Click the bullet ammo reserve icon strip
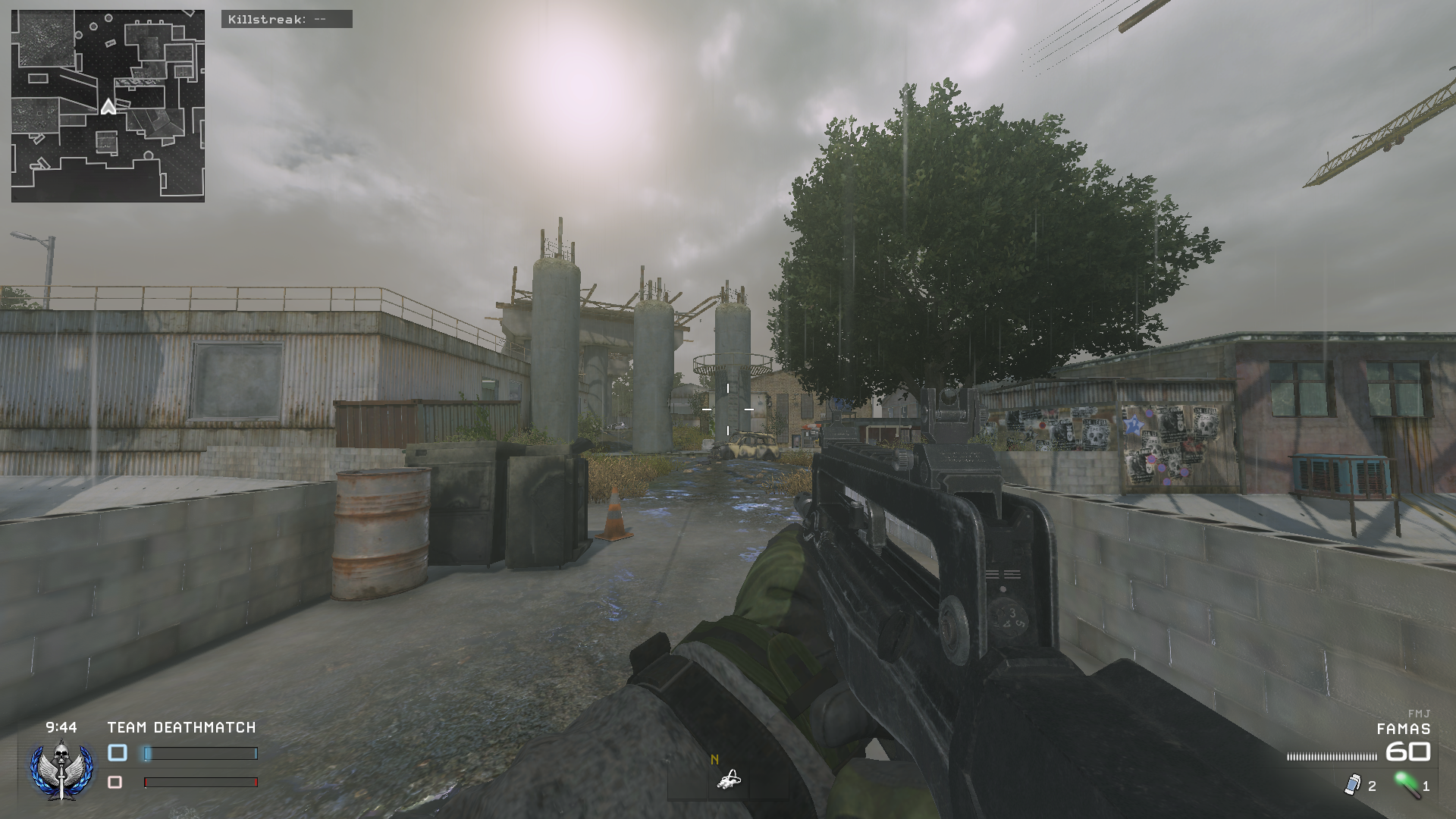The height and width of the screenshot is (819, 1456). pos(1333,755)
